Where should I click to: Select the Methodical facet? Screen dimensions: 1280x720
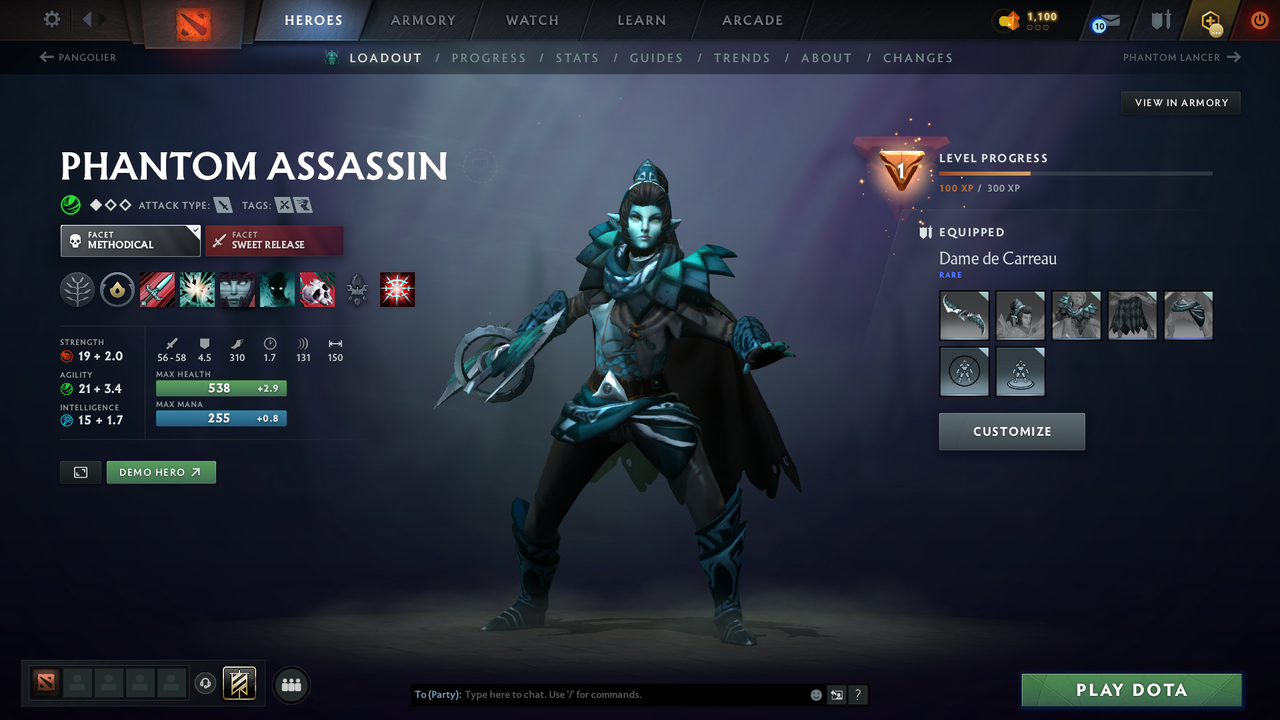[x=130, y=240]
